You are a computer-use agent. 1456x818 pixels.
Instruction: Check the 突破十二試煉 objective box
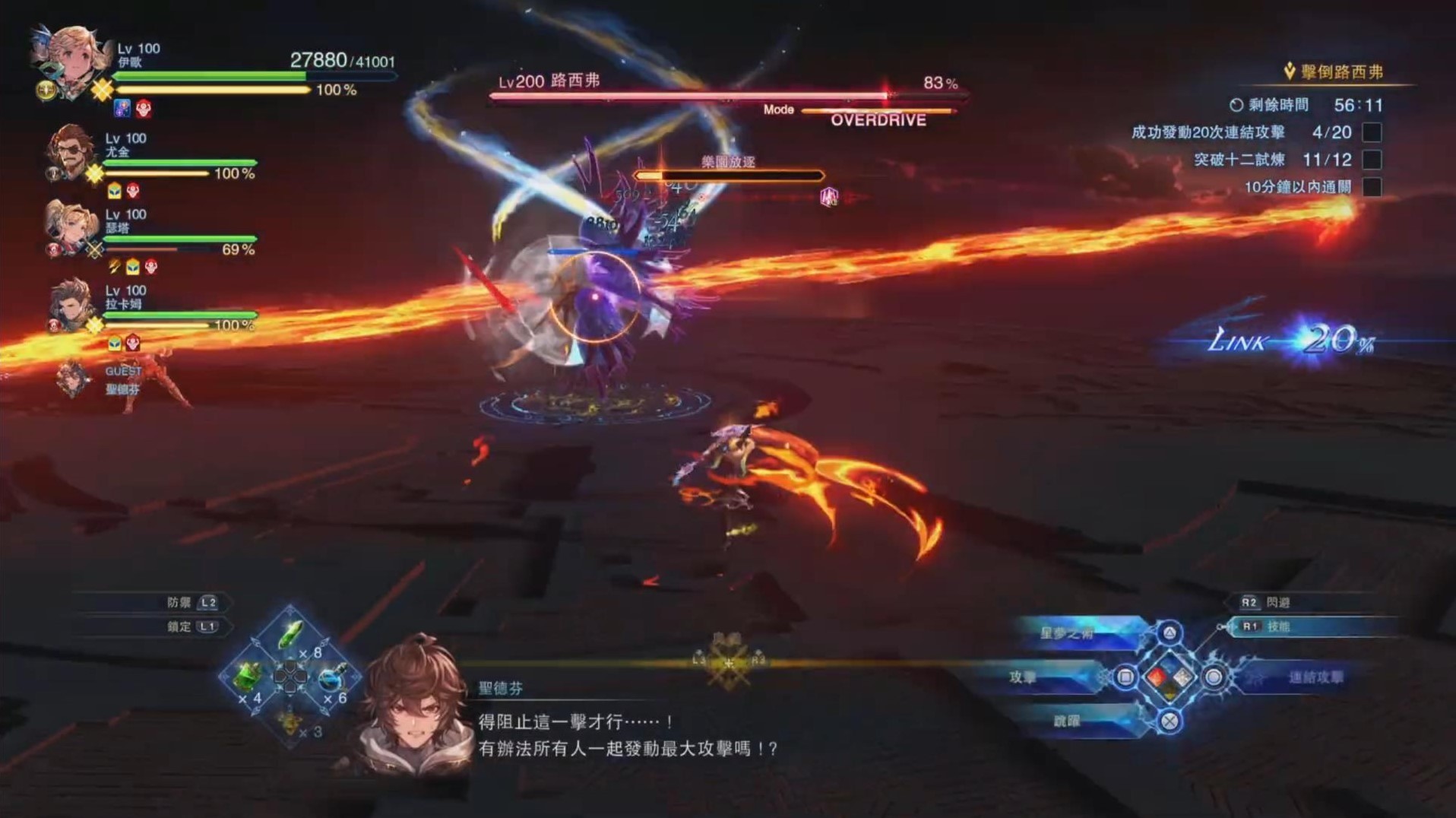pyautogui.click(x=1374, y=160)
